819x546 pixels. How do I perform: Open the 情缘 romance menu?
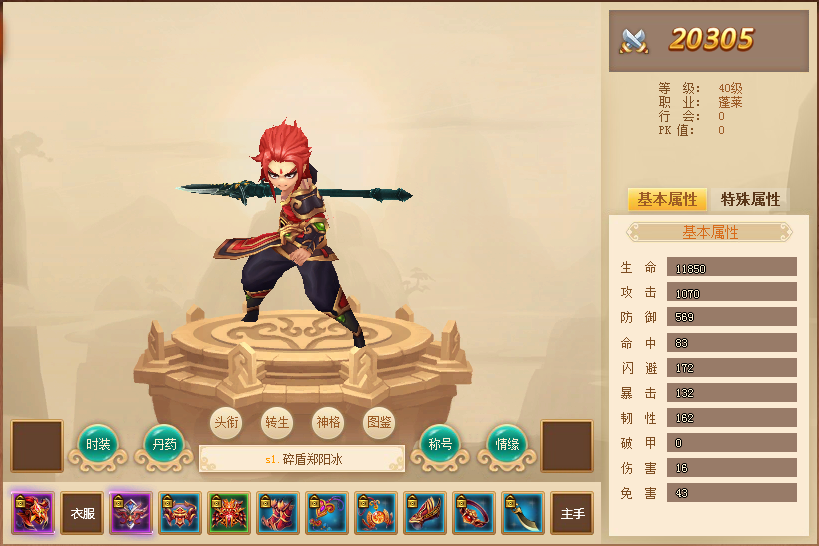pyautogui.click(x=507, y=444)
